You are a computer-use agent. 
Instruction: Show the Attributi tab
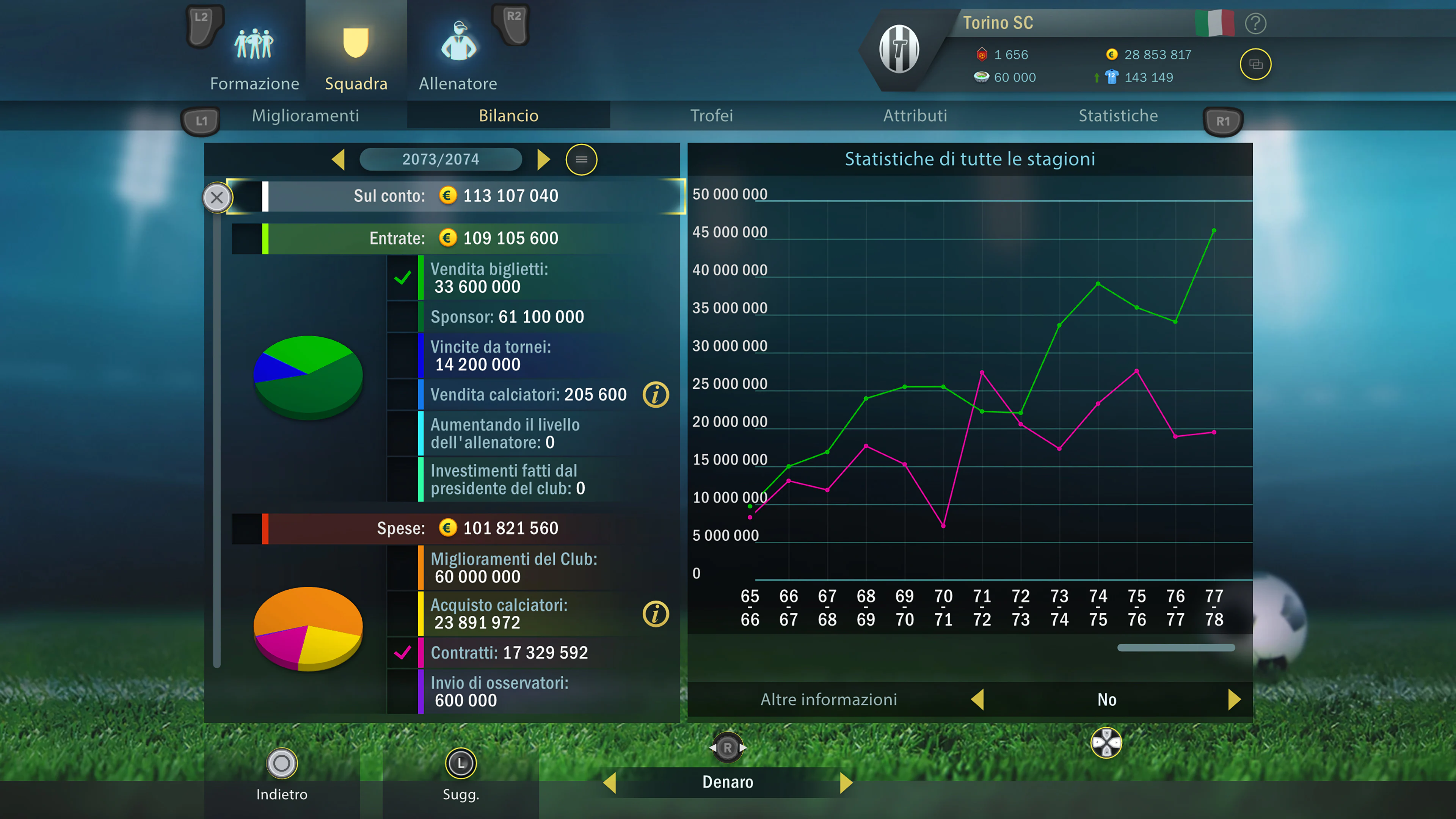point(915,116)
